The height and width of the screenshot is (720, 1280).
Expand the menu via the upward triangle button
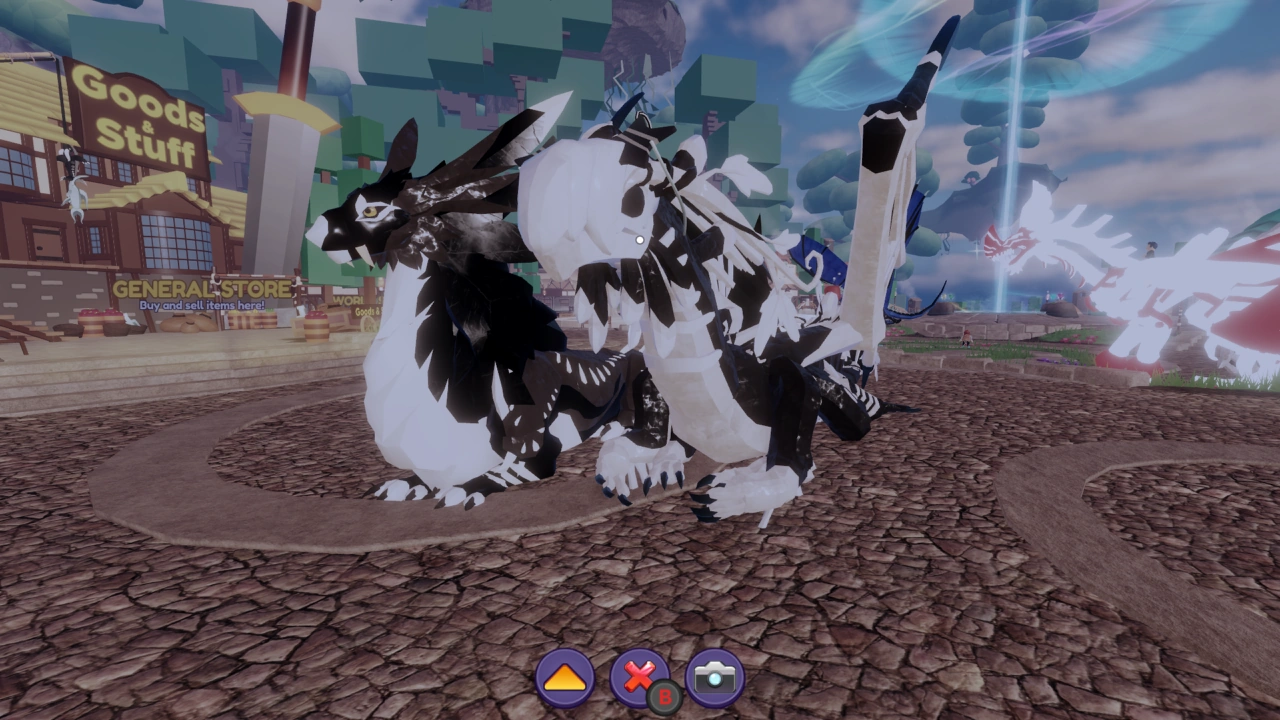(x=566, y=677)
